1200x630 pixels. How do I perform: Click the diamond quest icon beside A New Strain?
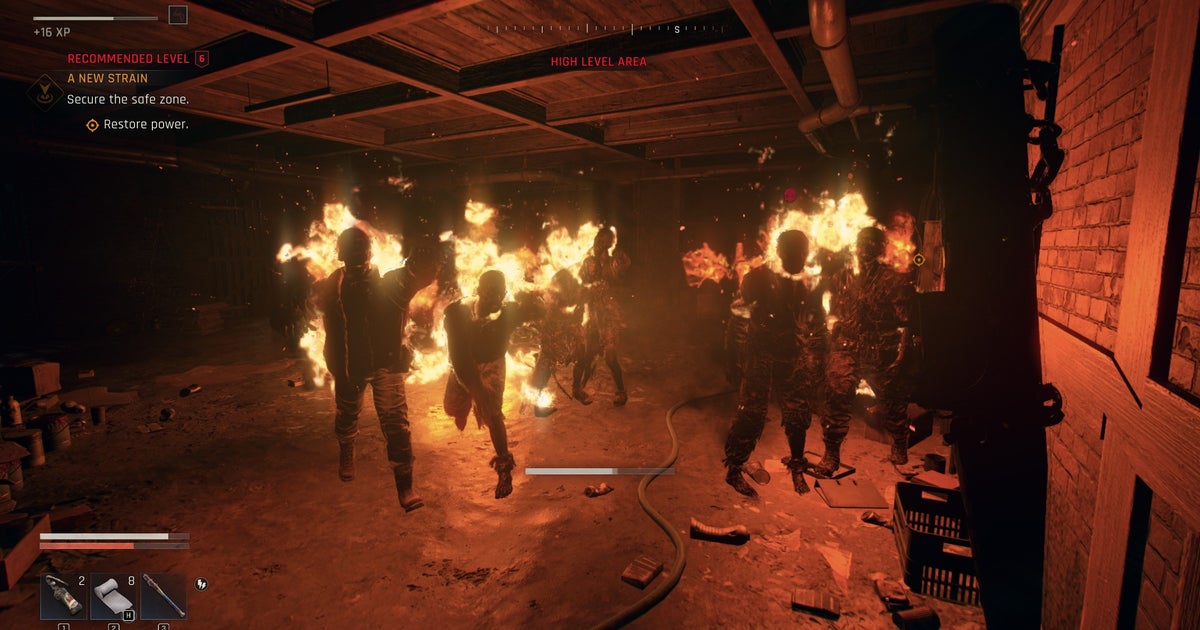tap(45, 91)
